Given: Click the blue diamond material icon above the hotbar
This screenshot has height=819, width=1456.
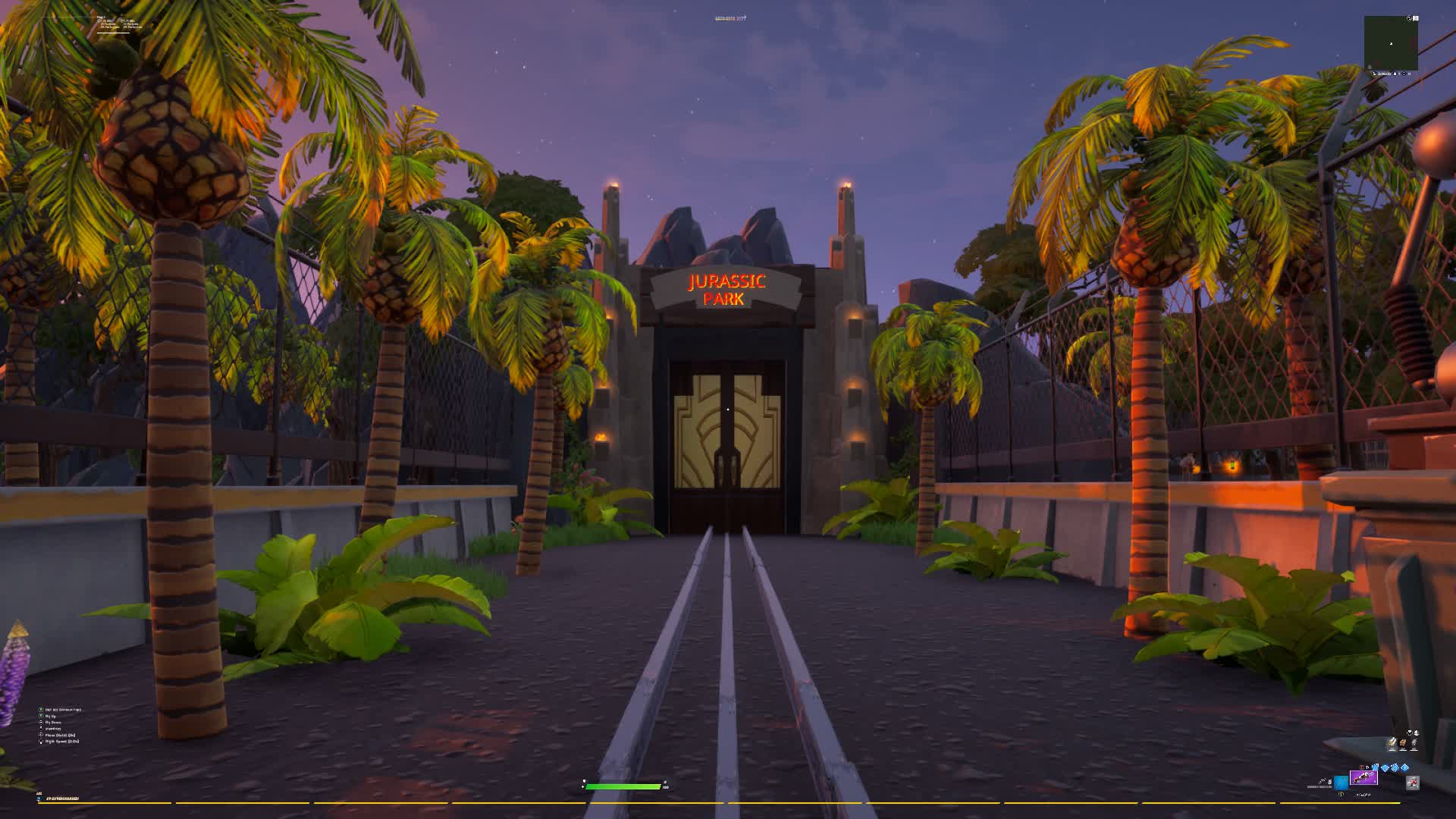Looking at the screenshot, I should point(1385,767).
